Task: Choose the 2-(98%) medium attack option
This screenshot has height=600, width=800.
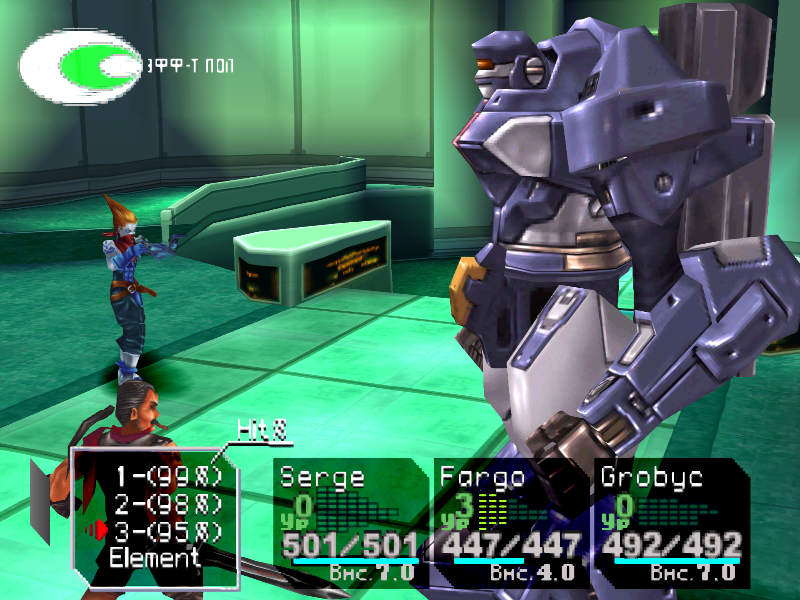Action: 166,504
